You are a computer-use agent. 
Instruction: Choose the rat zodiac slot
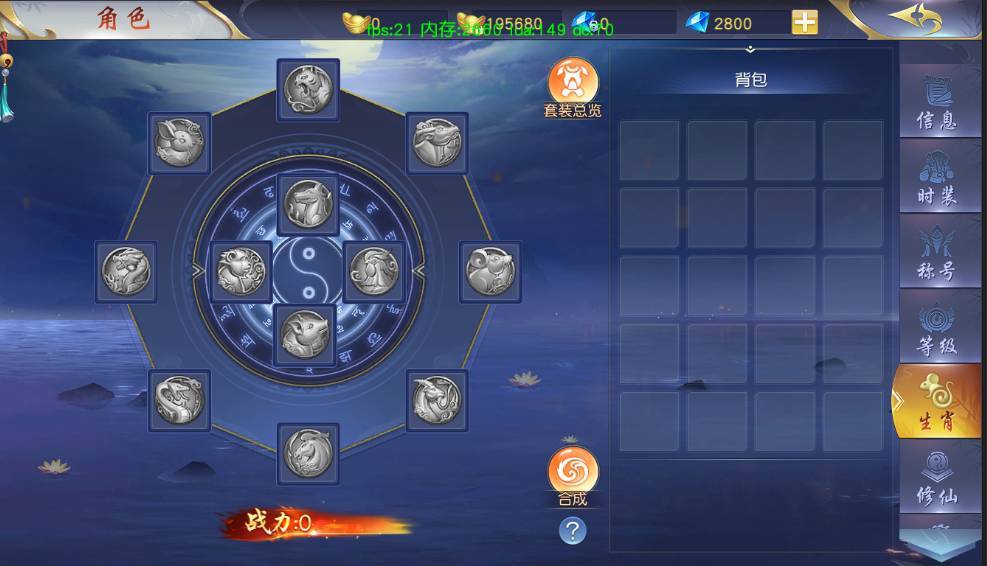click(490, 272)
